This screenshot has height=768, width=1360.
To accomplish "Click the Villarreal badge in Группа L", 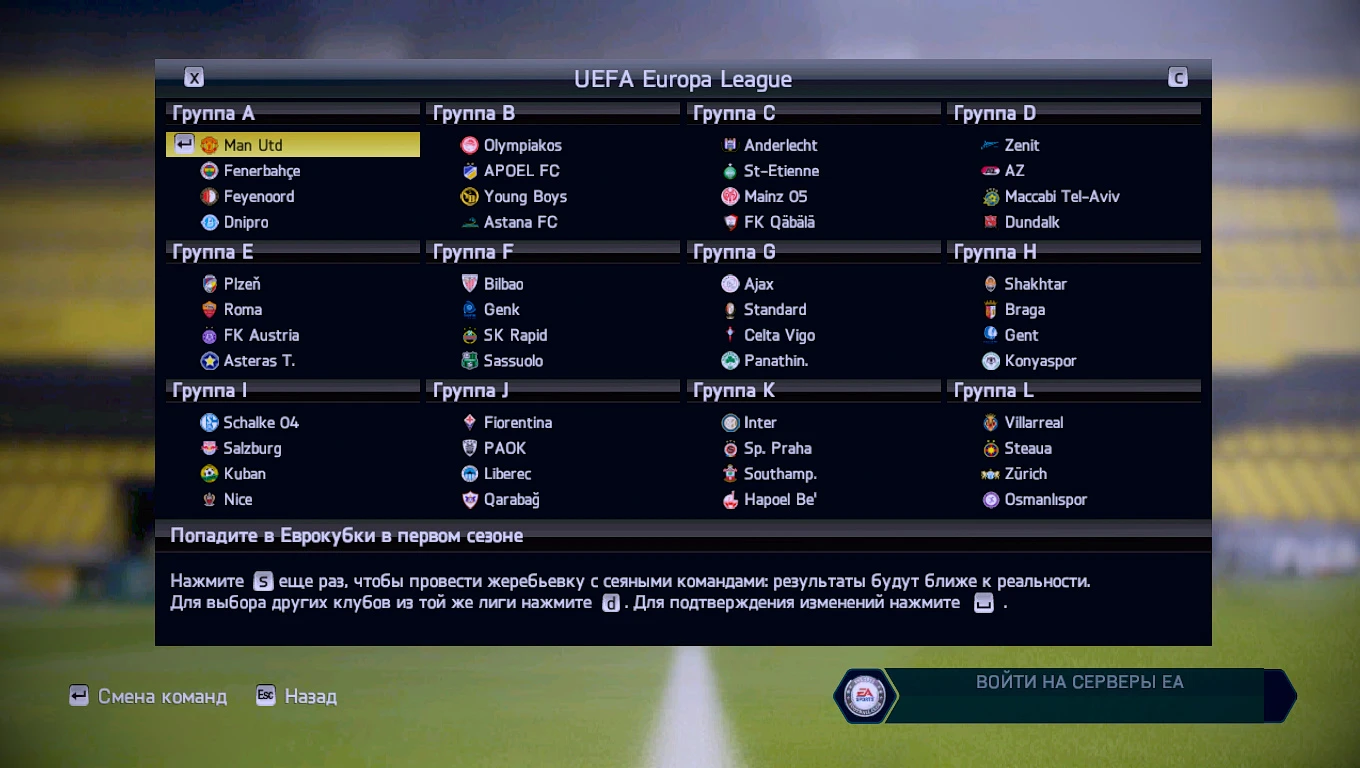I will (990, 422).
